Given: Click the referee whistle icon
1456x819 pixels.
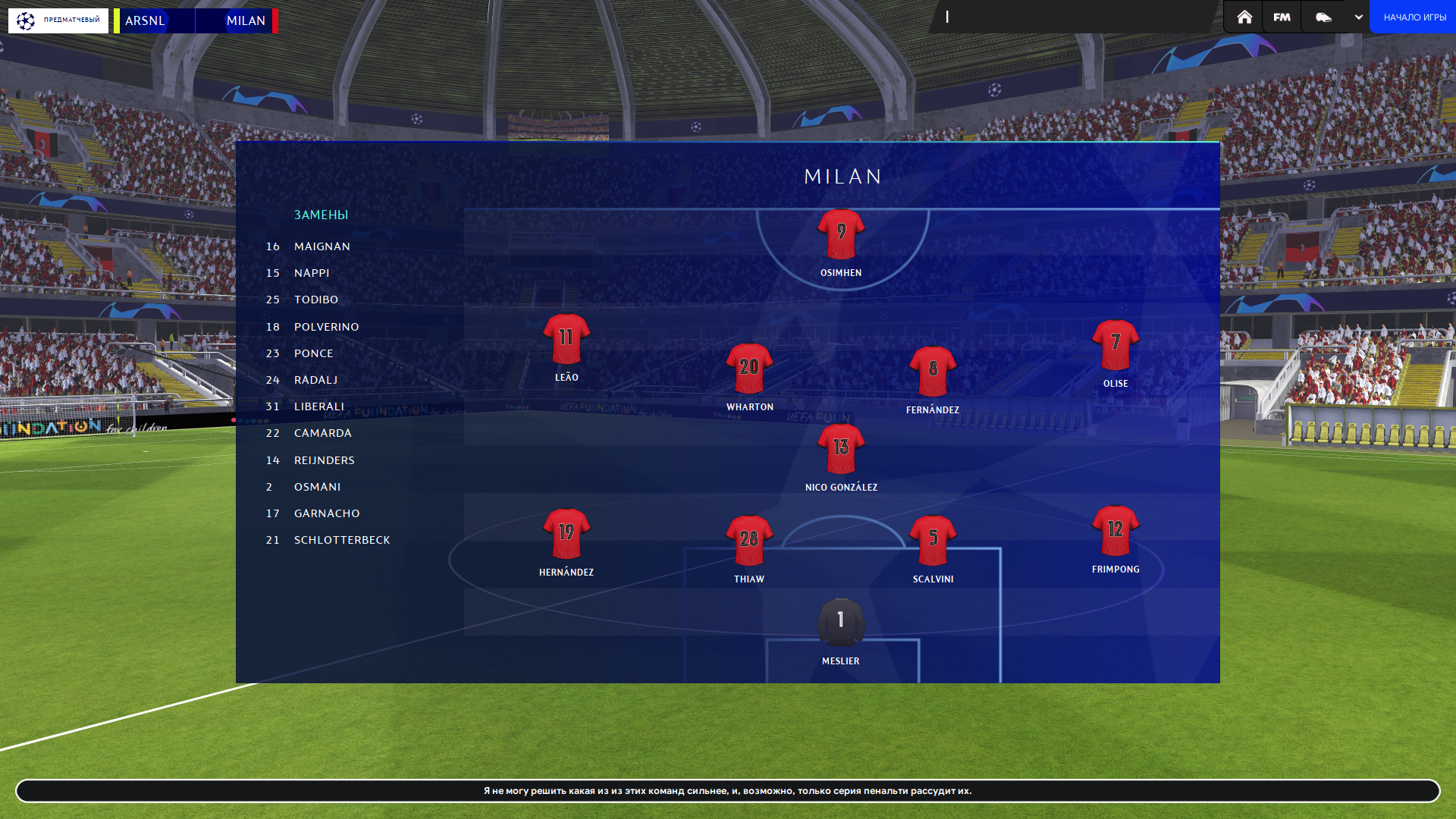Looking at the screenshot, I should click(1323, 17).
